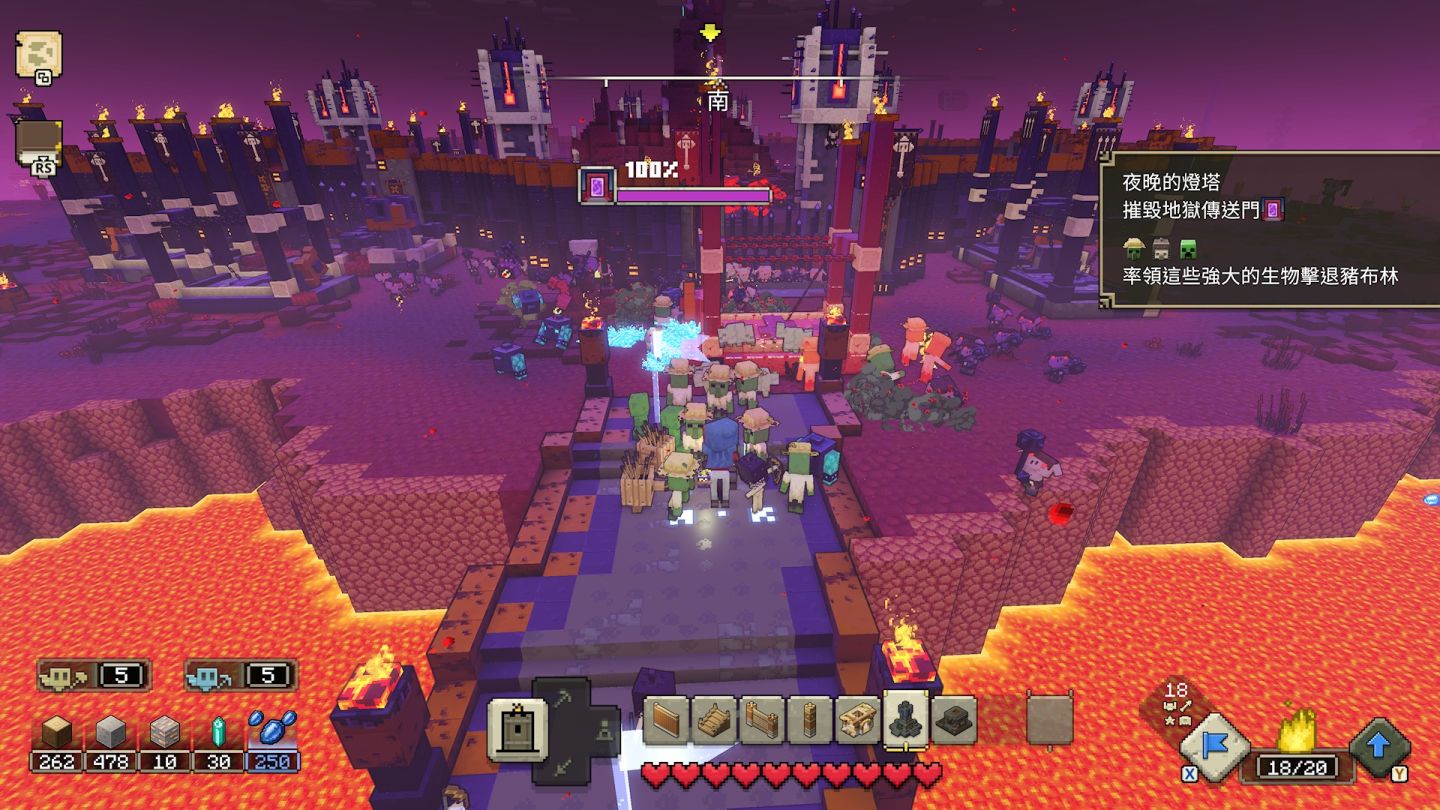Choose the wooden stairs build slot

pyautogui.click(x=715, y=720)
